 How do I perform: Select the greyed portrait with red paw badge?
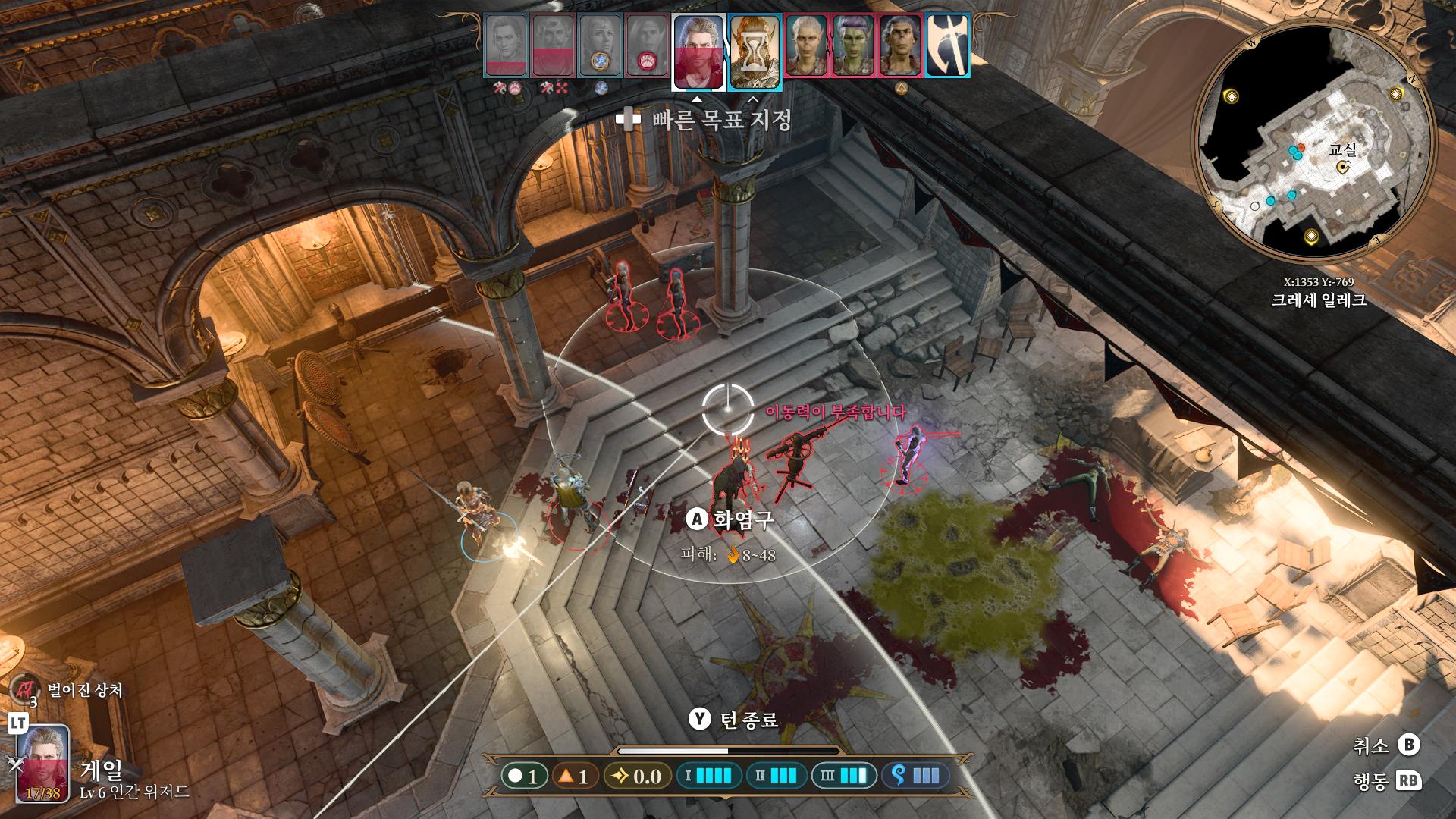[x=647, y=45]
